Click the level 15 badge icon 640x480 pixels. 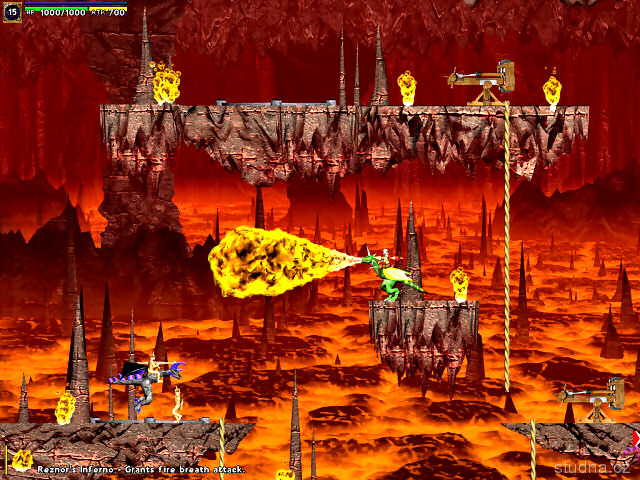pyautogui.click(x=12, y=13)
